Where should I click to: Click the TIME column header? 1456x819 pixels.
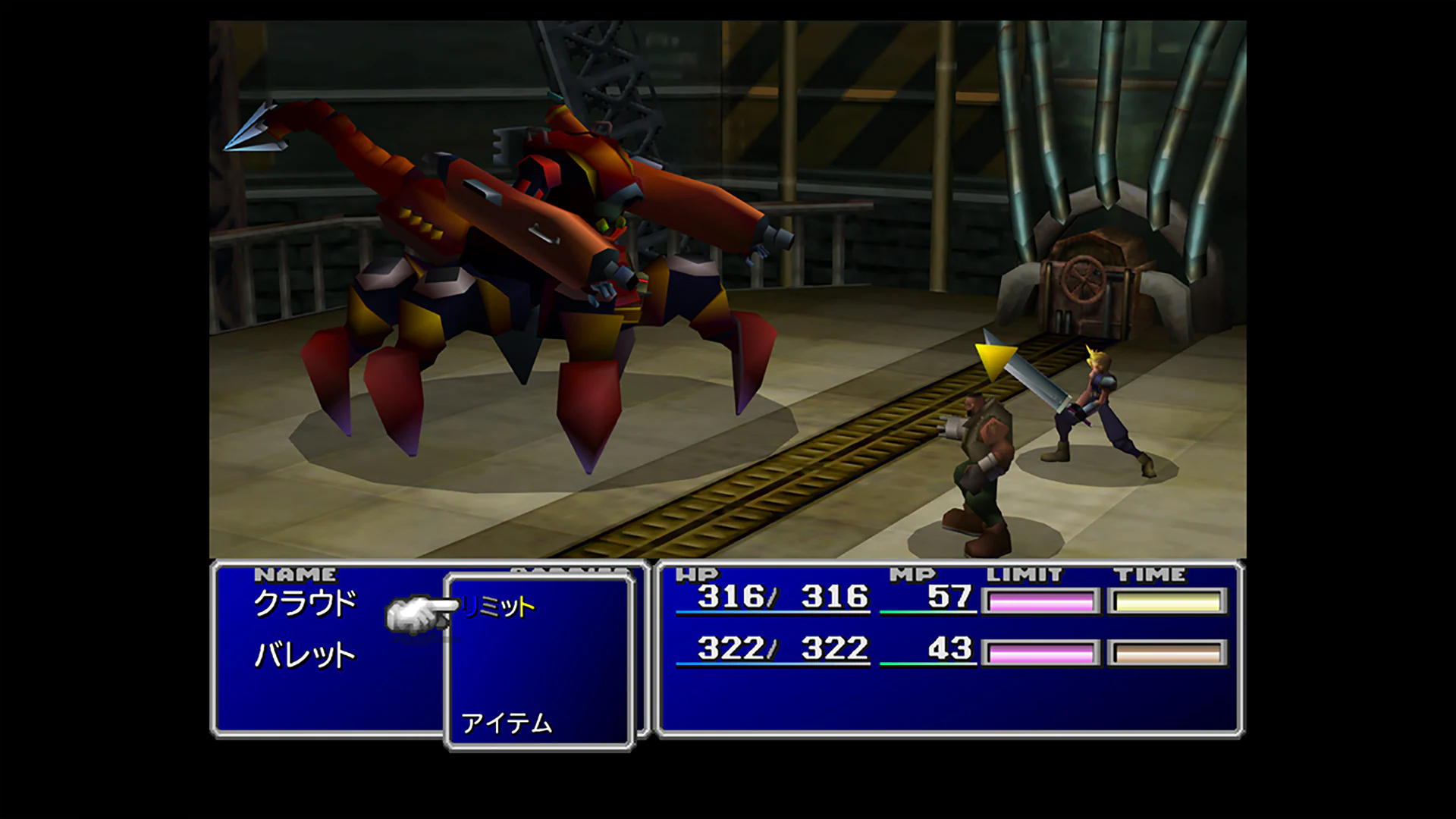click(1153, 574)
